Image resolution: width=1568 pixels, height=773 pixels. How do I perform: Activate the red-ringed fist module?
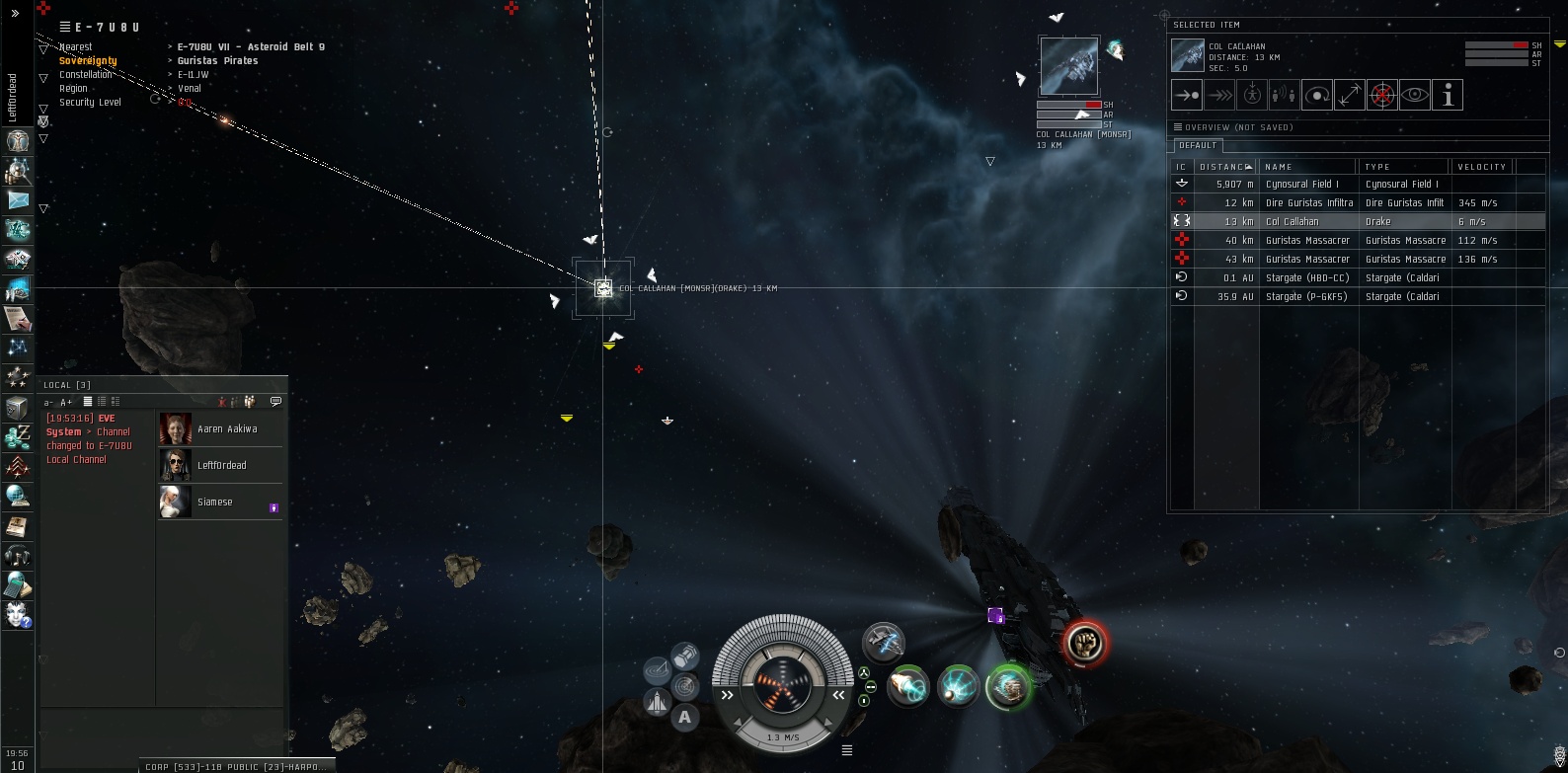point(1085,643)
